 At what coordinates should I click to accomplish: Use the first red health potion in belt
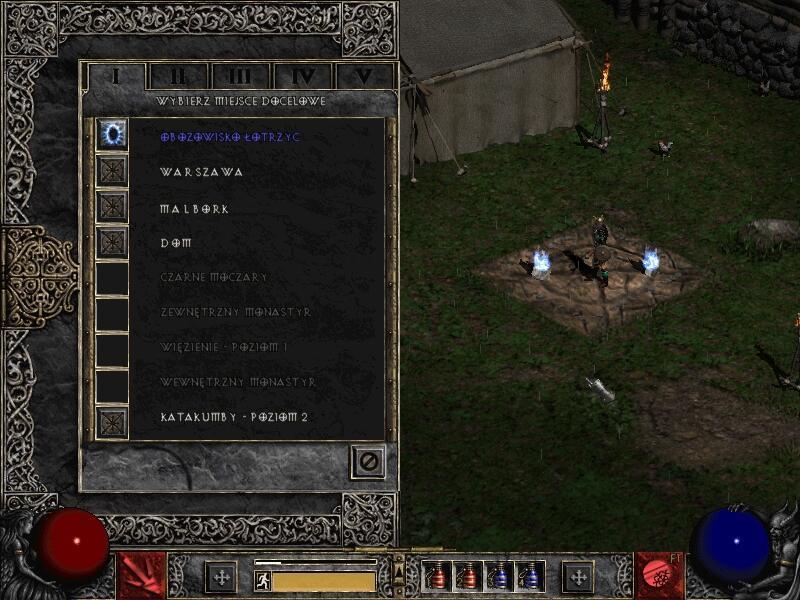point(438,576)
